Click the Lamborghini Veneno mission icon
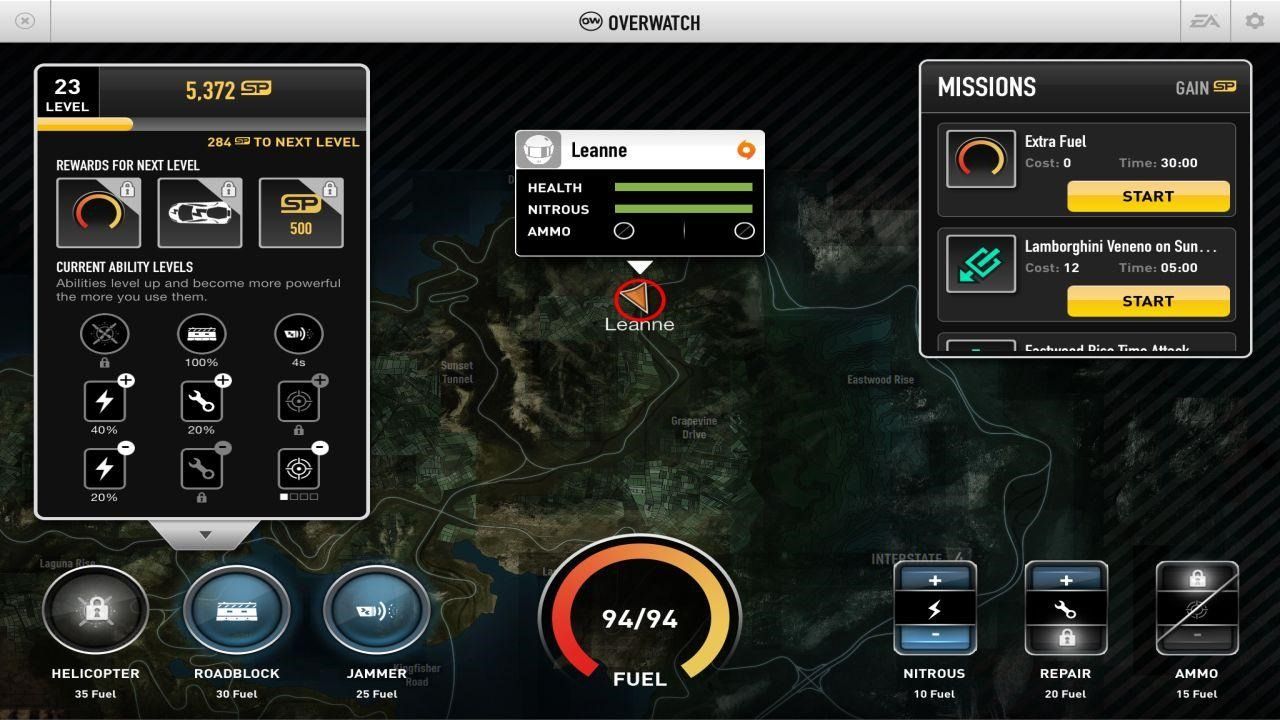1280x720 pixels. (981, 264)
